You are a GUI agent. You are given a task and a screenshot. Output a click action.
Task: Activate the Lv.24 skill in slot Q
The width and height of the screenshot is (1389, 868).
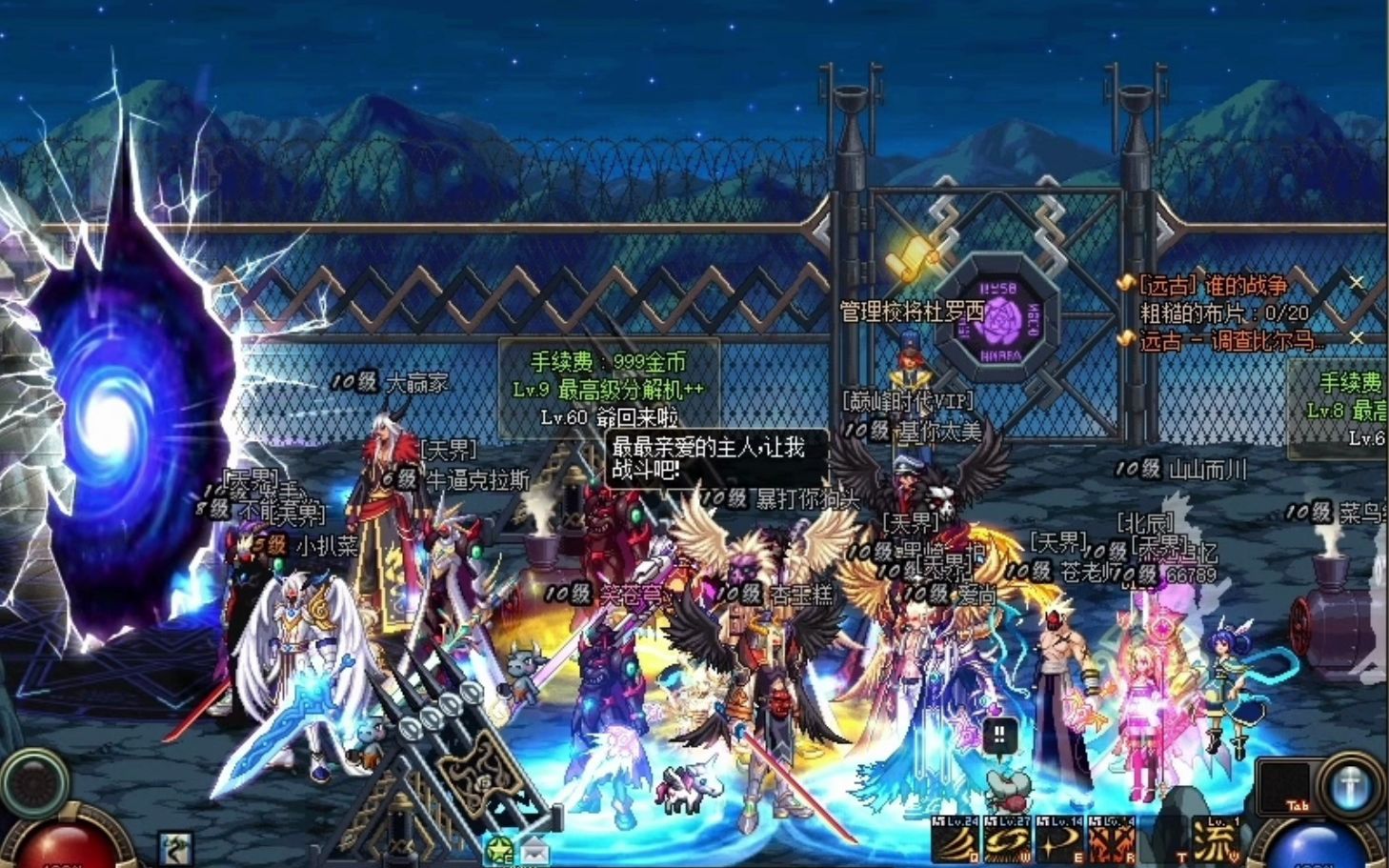point(956,842)
